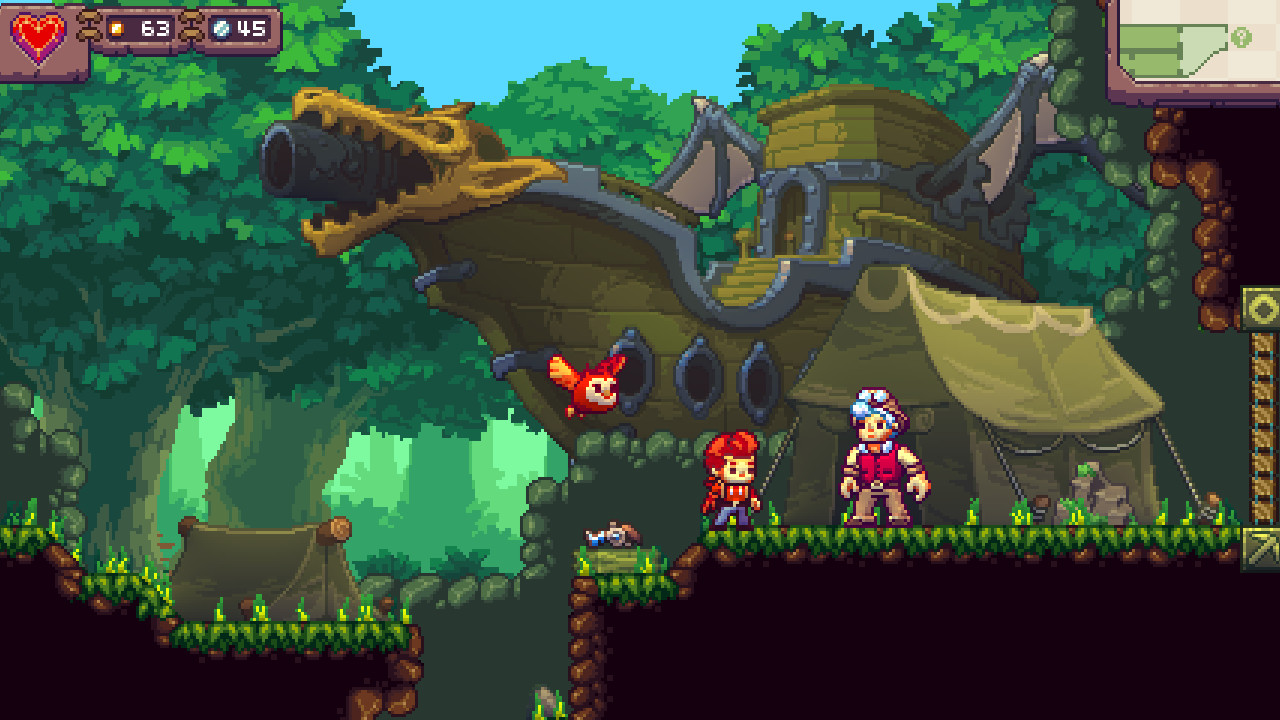Toggle the minimap in the top-right corner

click(x=1195, y=40)
